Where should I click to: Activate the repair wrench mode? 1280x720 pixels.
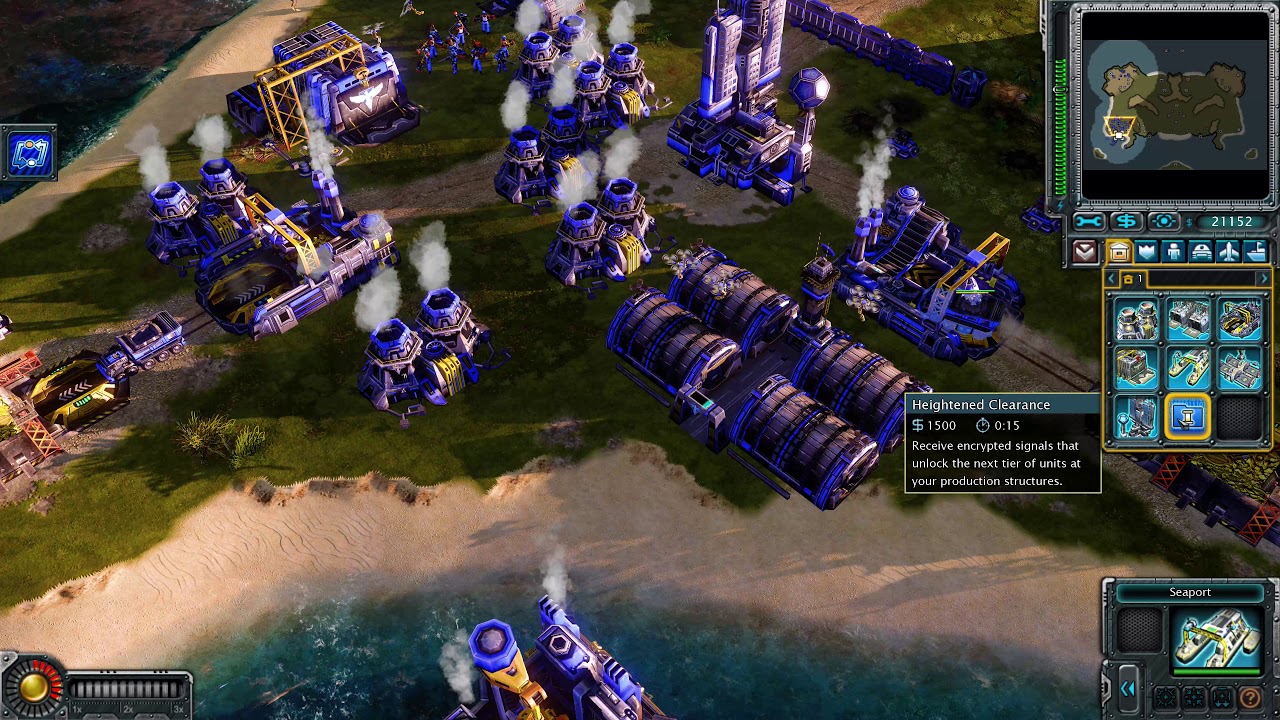point(1089,222)
